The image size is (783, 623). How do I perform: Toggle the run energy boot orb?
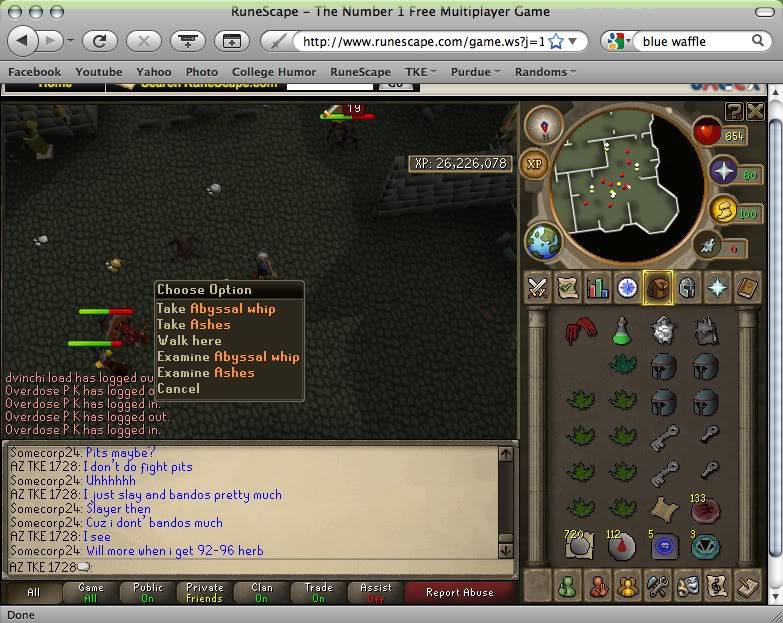pyautogui.click(x=721, y=211)
